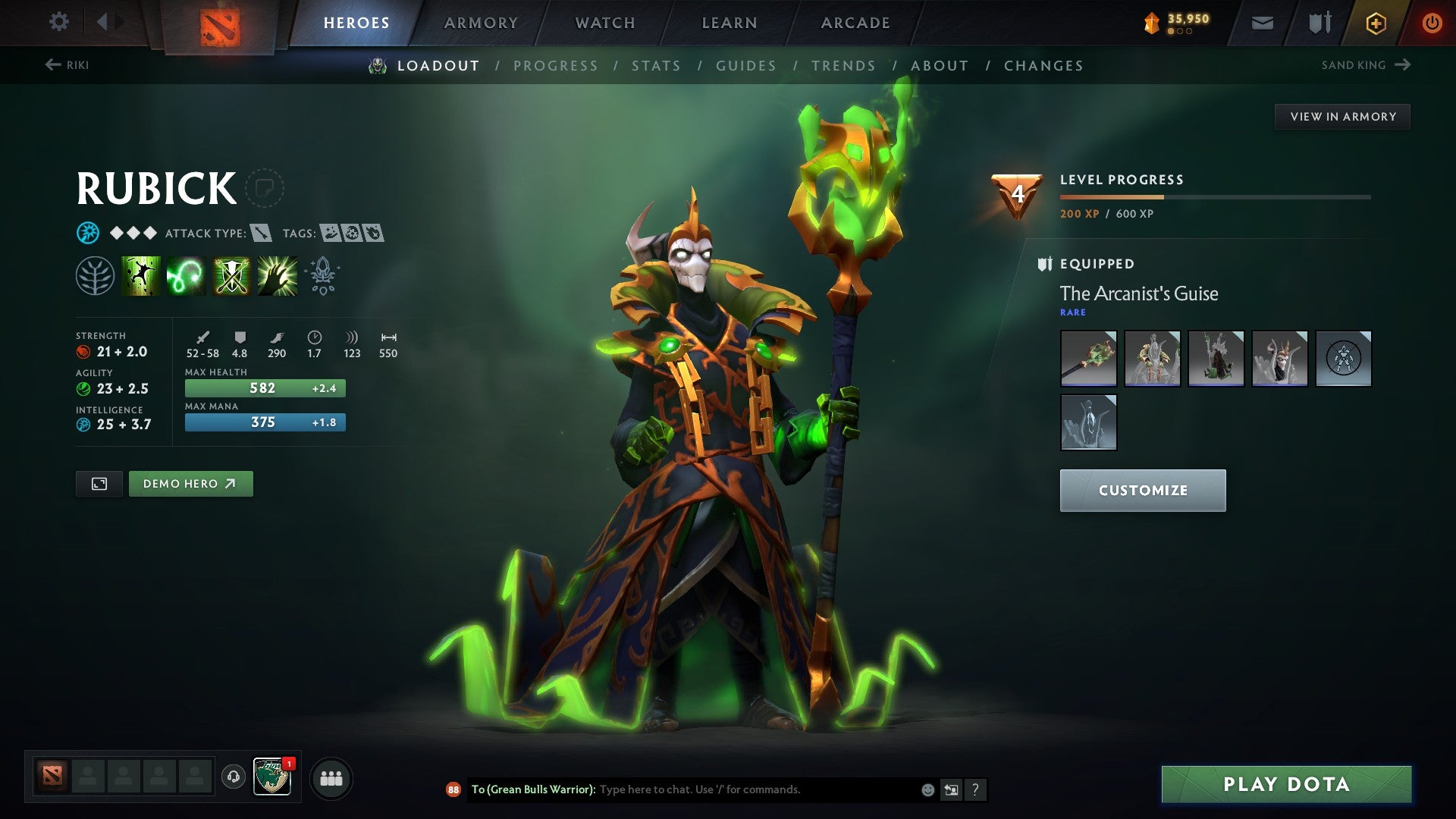The image size is (1456, 819).
Task: Click the back arrow toward Riki
Action: [x=52, y=65]
